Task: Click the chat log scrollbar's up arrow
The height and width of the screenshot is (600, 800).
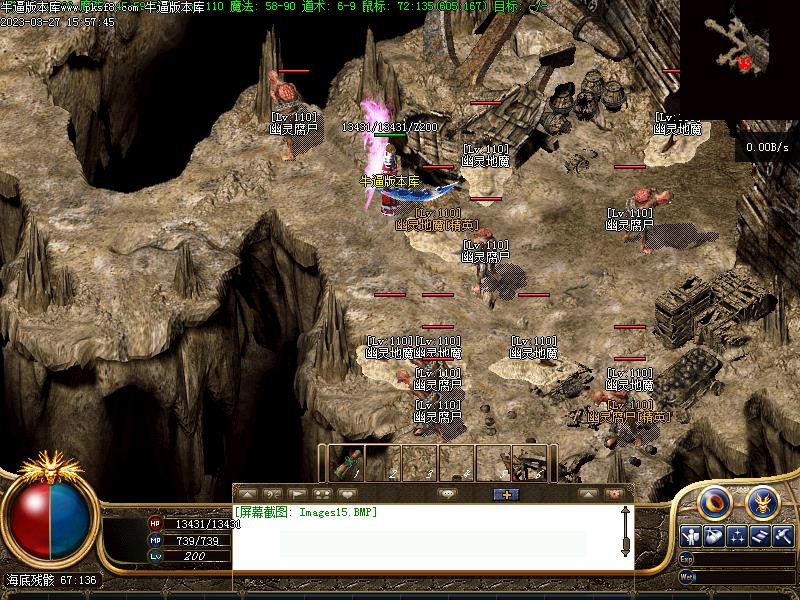Action: coord(626,512)
